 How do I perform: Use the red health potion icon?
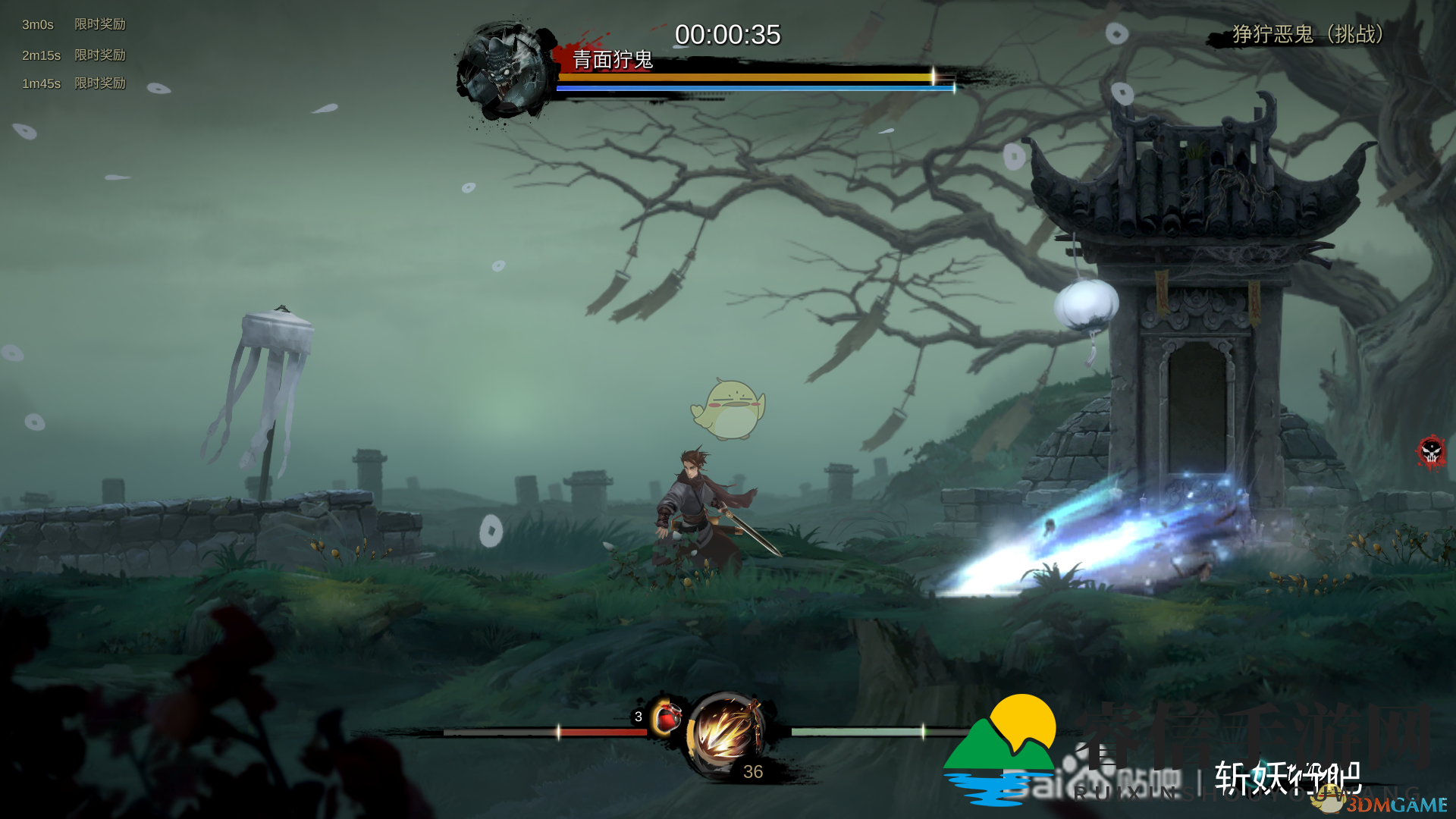pyautogui.click(x=667, y=717)
